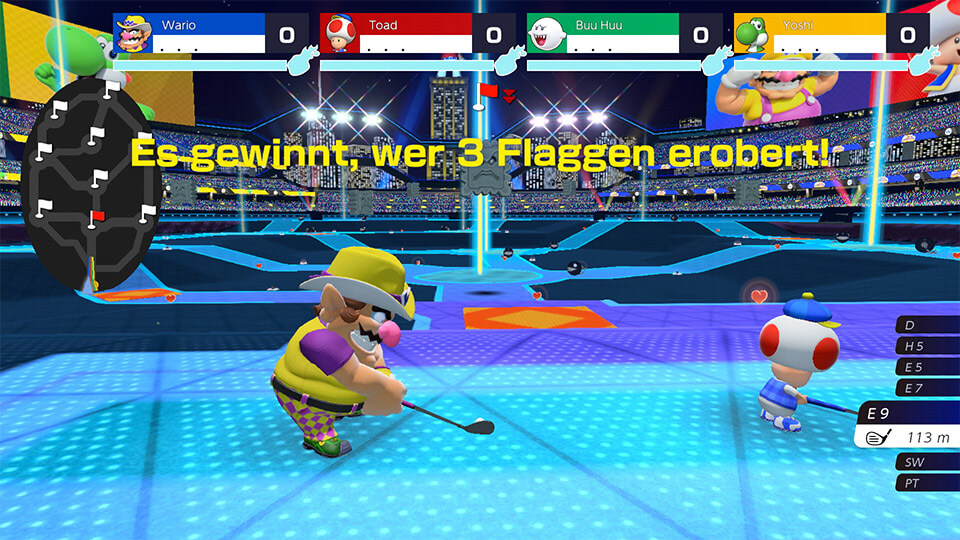Click Wario's portrait icon

click(134, 33)
